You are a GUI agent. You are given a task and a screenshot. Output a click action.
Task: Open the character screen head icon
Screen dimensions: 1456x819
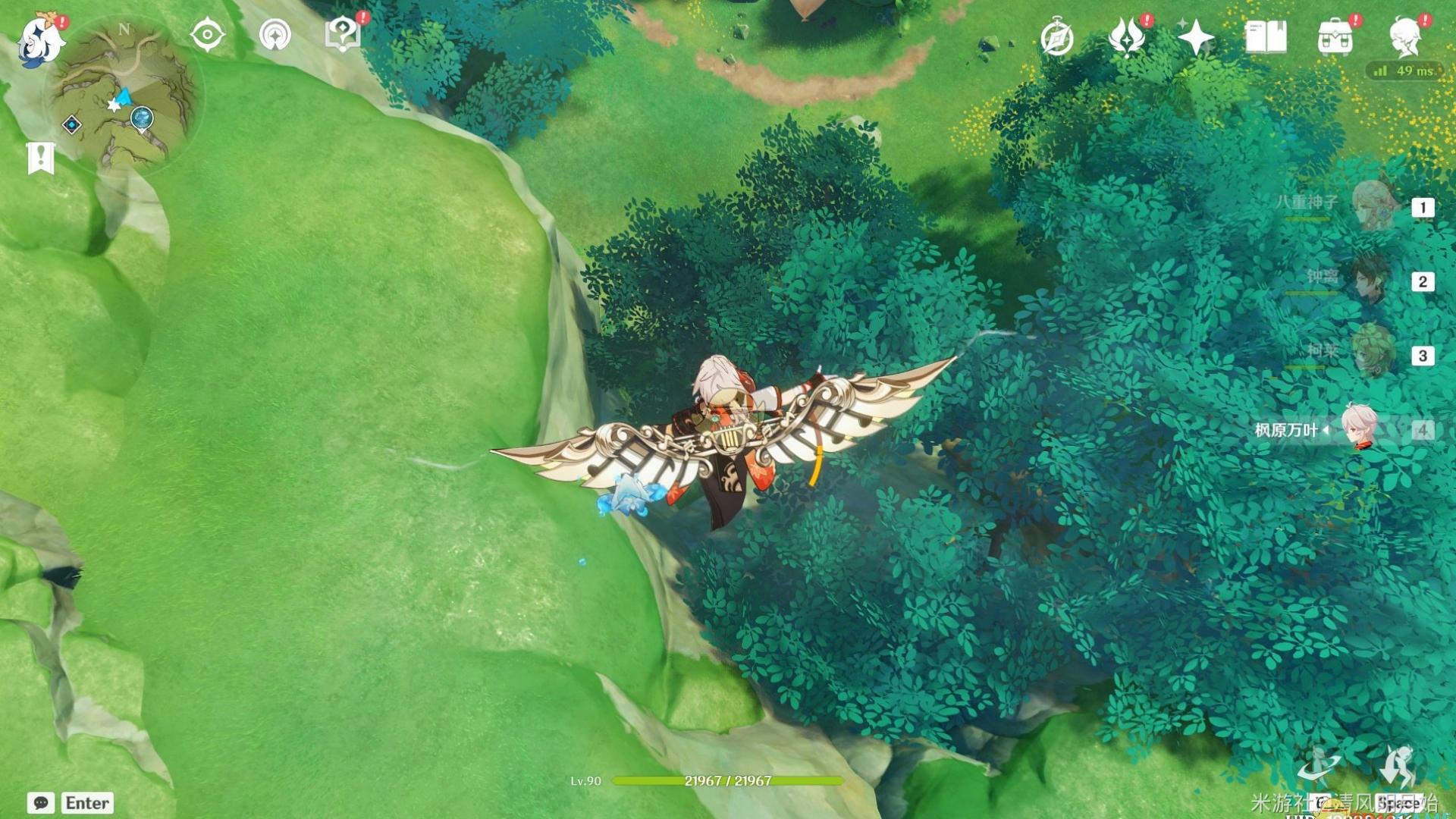click(x=1405, y=37)
